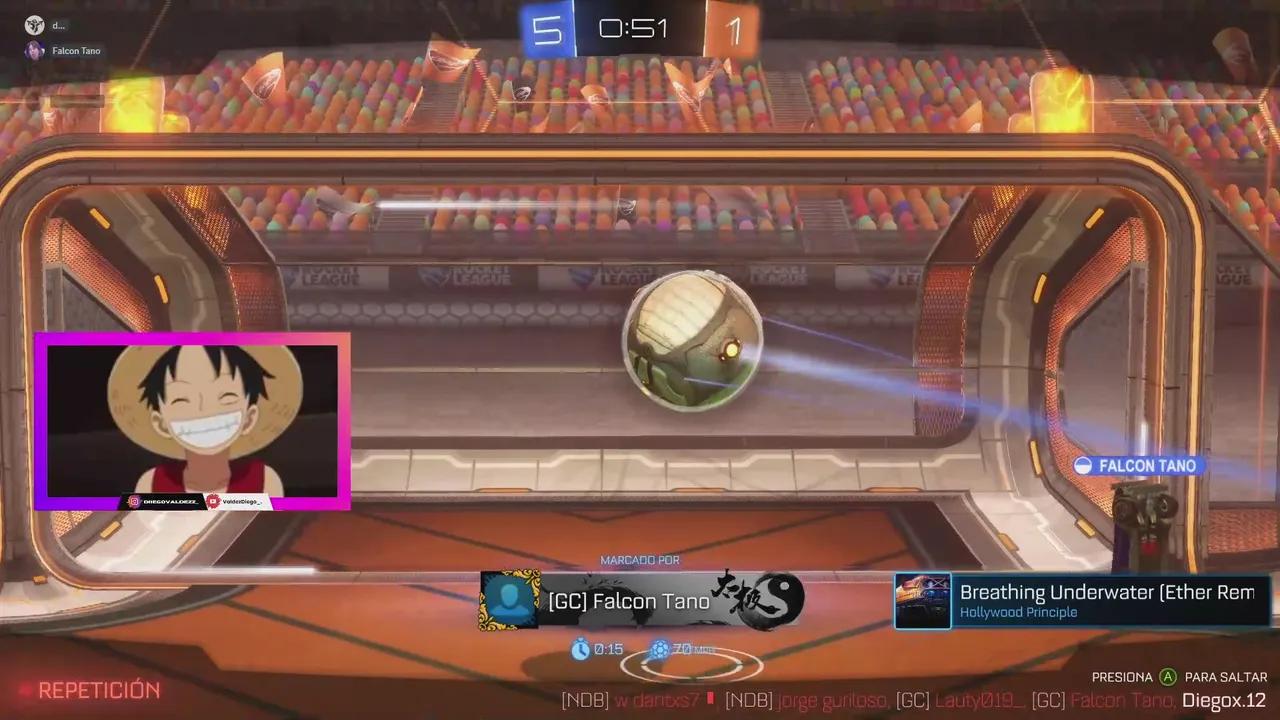Toggle the orange team score badge showing 1
The image size is (1280, 720).
pos(733,29)
